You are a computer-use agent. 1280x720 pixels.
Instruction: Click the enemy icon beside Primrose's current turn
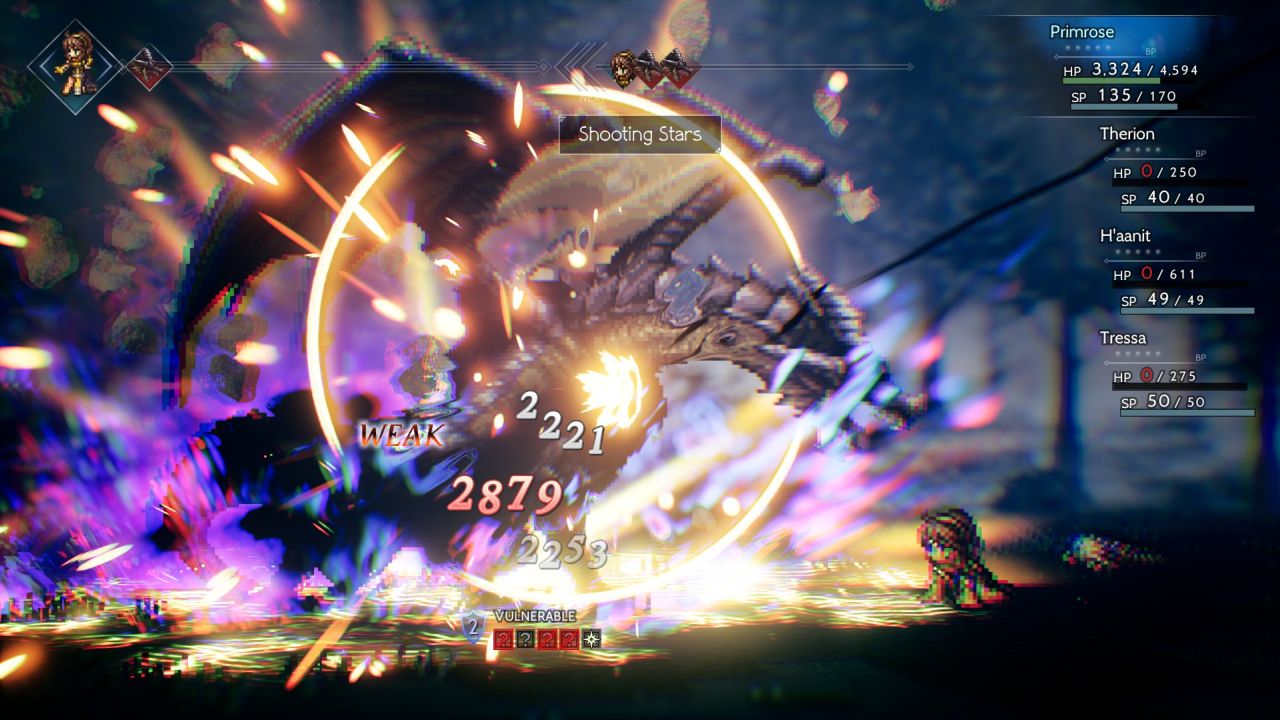[x=147, y=67]
